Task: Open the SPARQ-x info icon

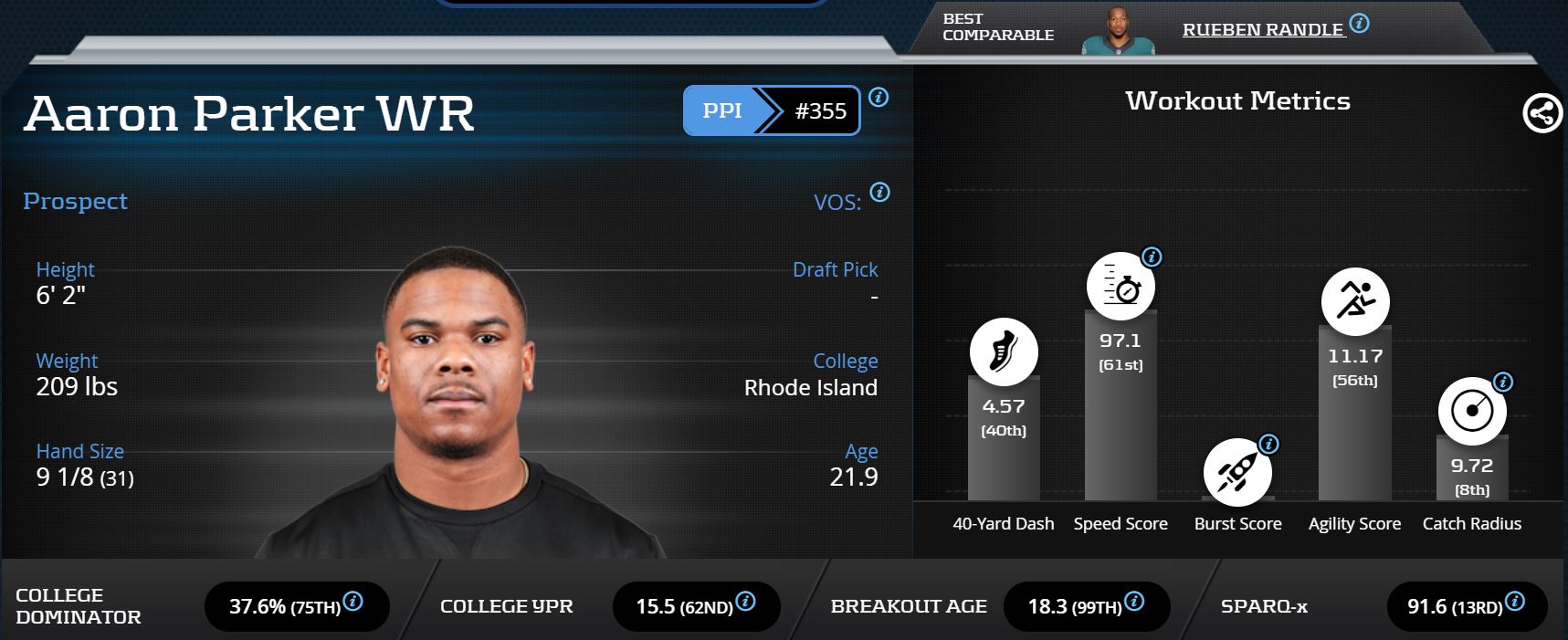Action: coord(1514,602)
